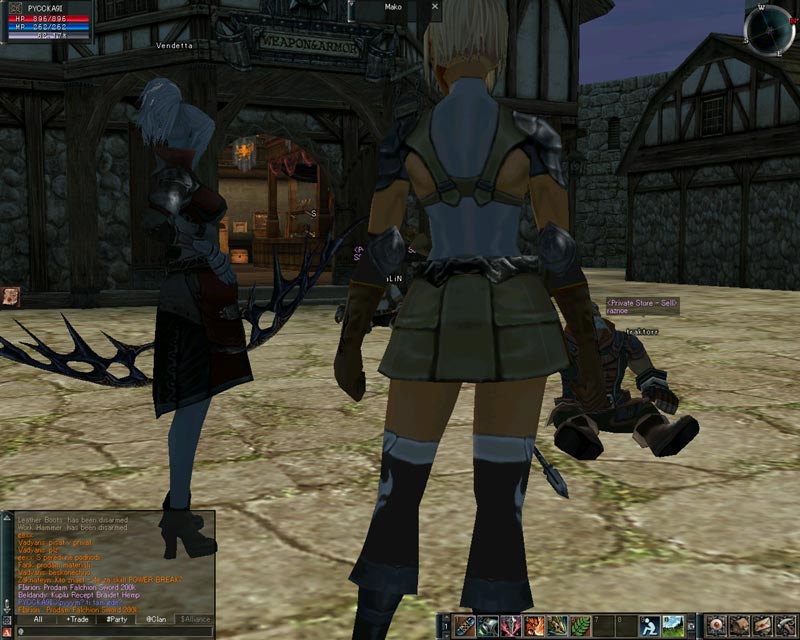Switch to the All chat tab
This screenshot has height=640, width=800.
[x=37, y=619]
